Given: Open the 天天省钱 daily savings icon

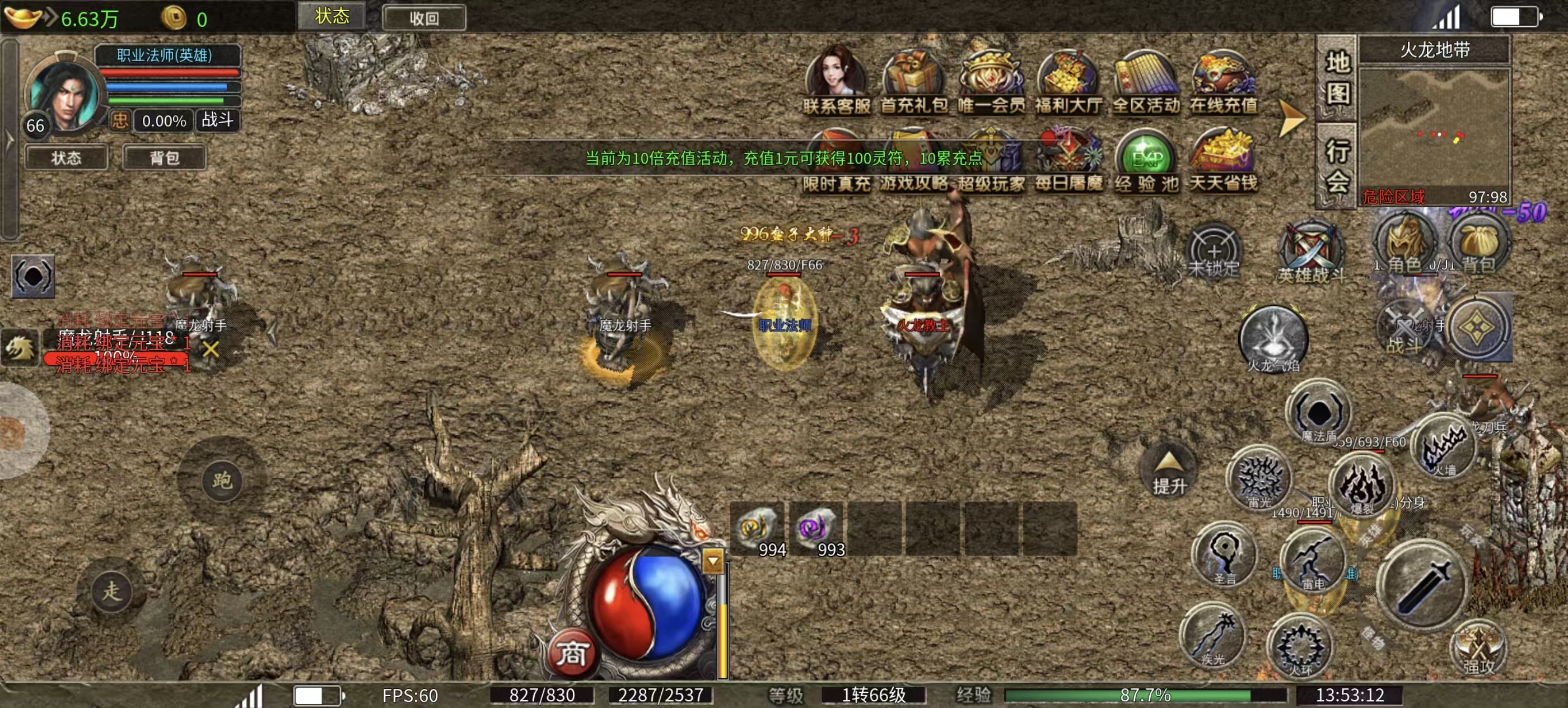Looking at the screenshot, I should (x=1224, y=160).
